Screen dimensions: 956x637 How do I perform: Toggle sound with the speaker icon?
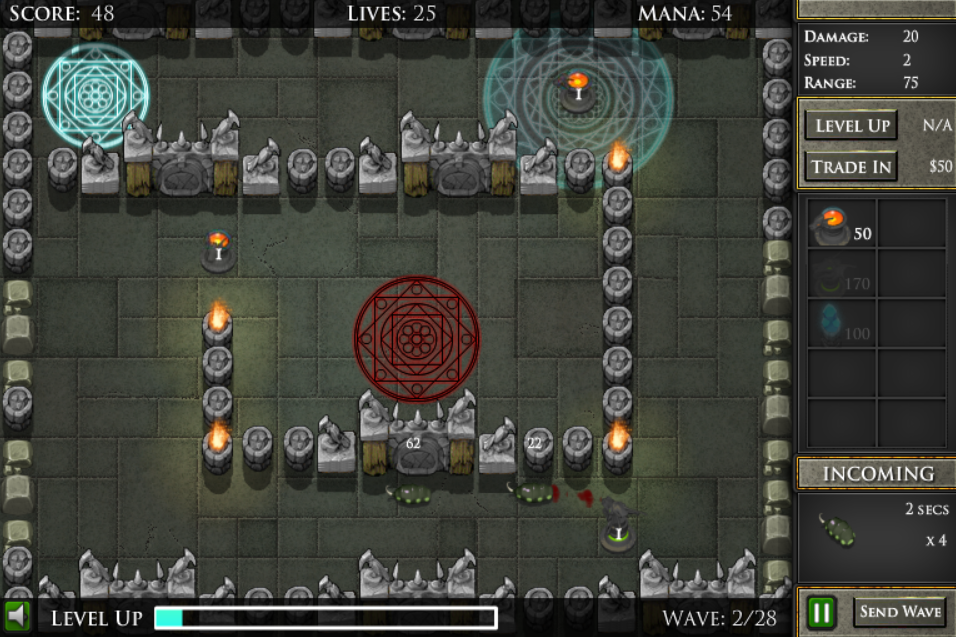tap(17, 614)
